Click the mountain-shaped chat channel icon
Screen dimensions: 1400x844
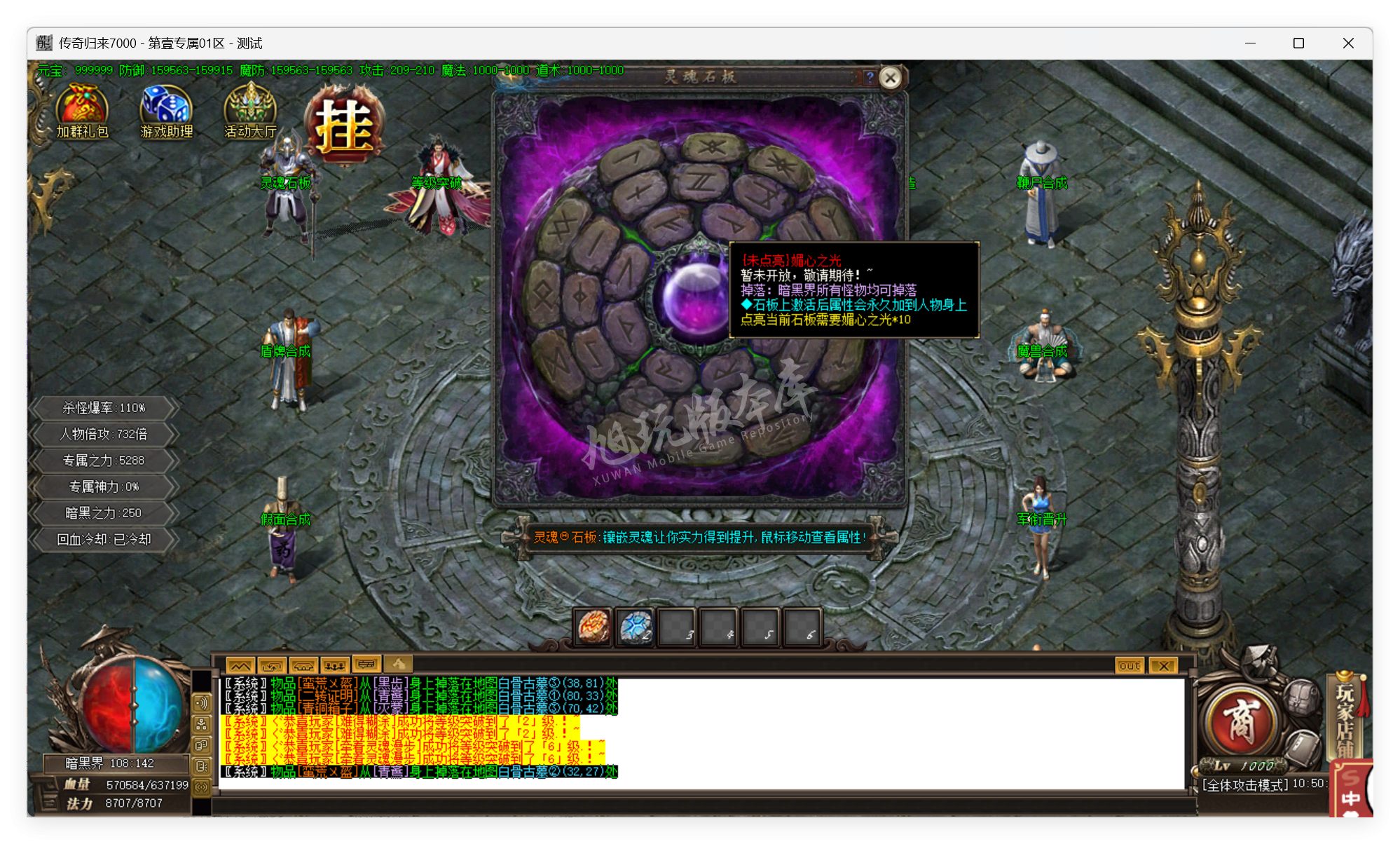point(239,665)
